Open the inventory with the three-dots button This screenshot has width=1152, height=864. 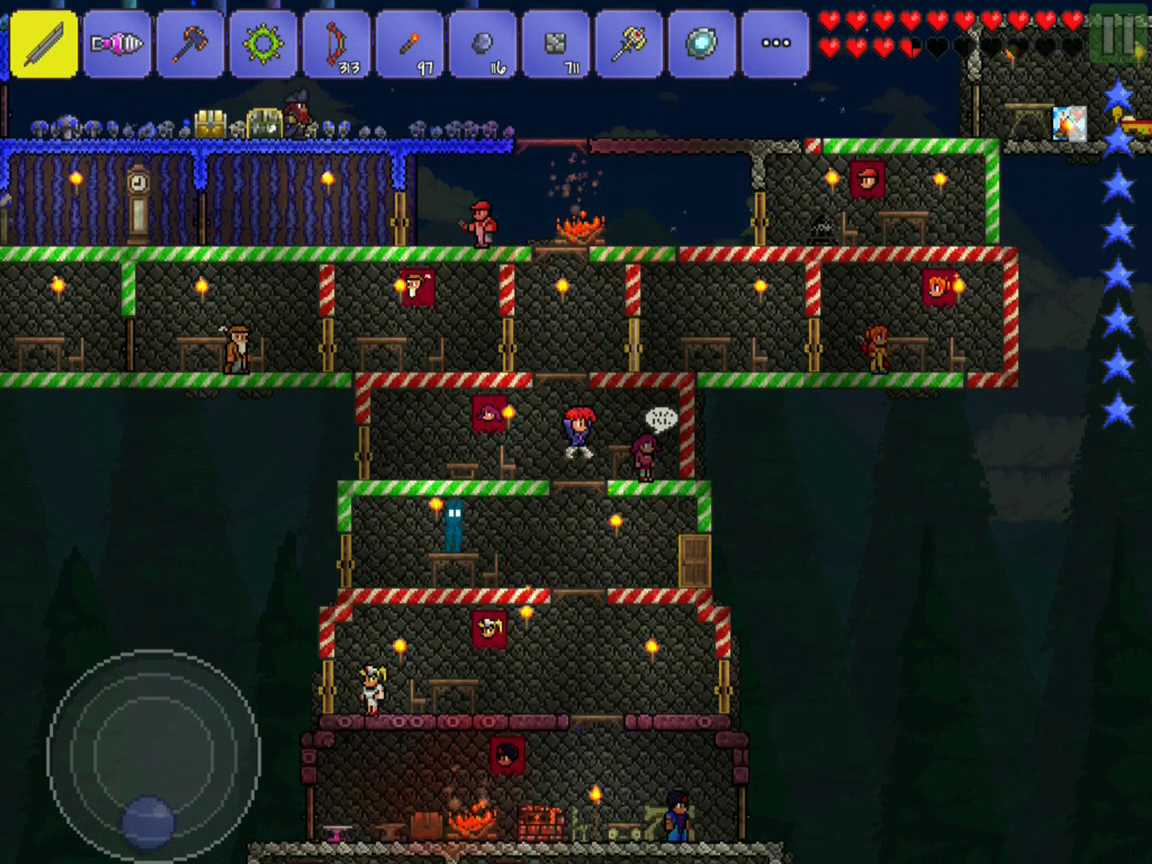(x=775, y=44)
